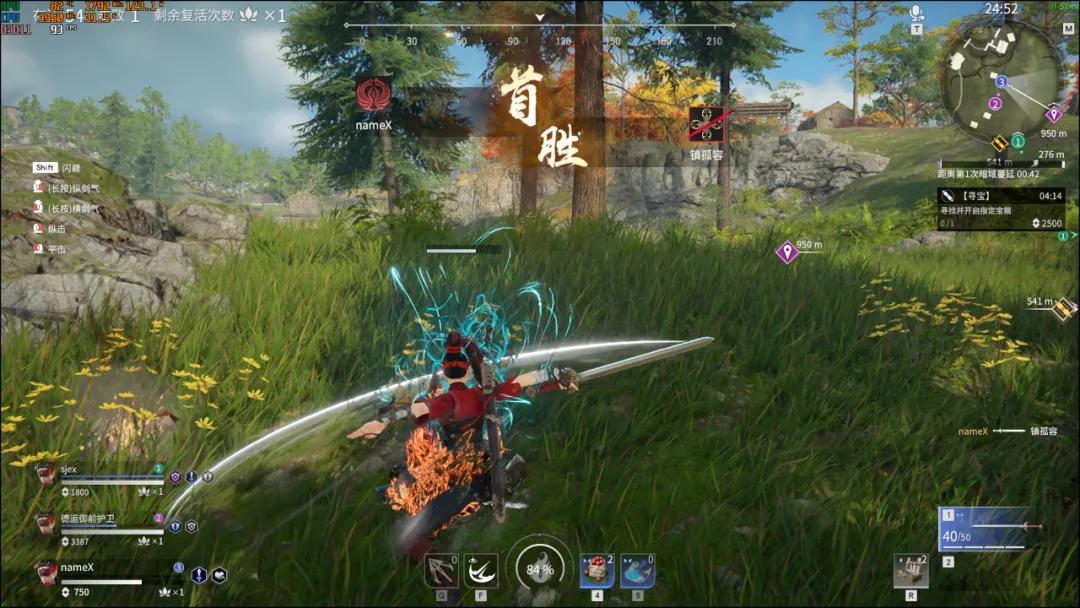Select the equipped longsword weapon slot
The width and height of the screenshot is (1080, 608).
point(990,530)
